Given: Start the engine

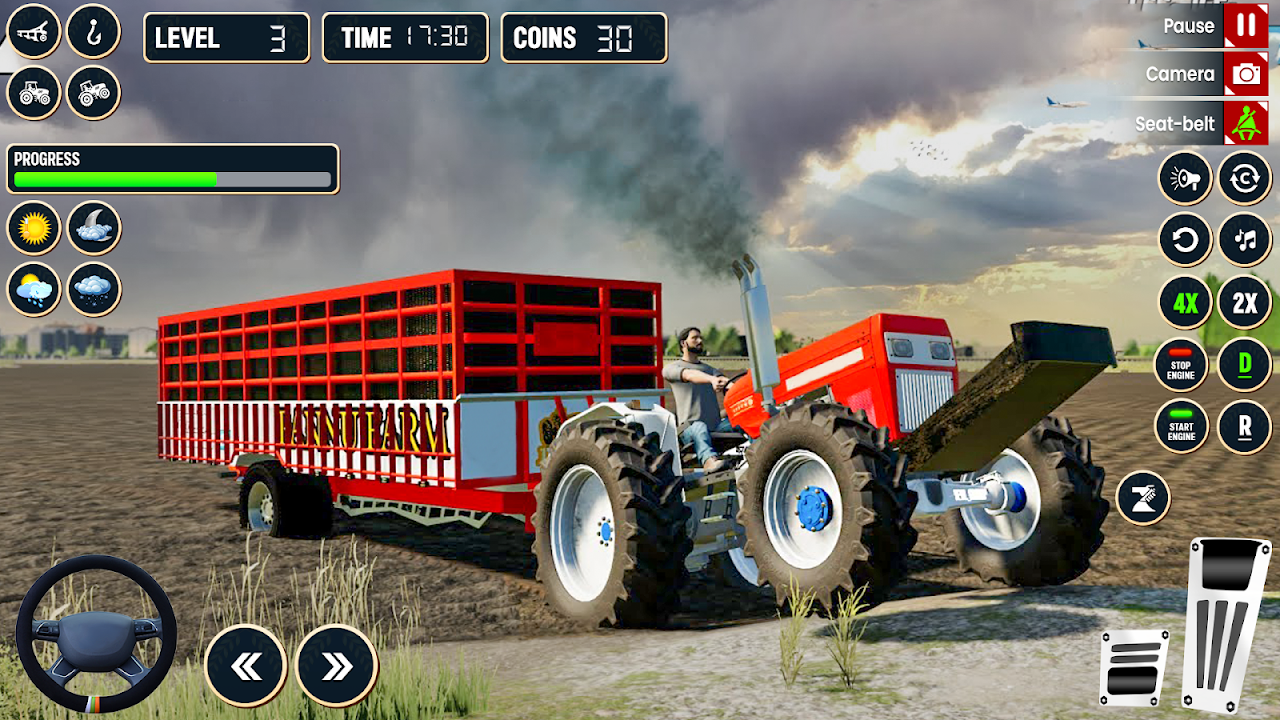Looking at the screenshot, I should (x=1181, y=426).
